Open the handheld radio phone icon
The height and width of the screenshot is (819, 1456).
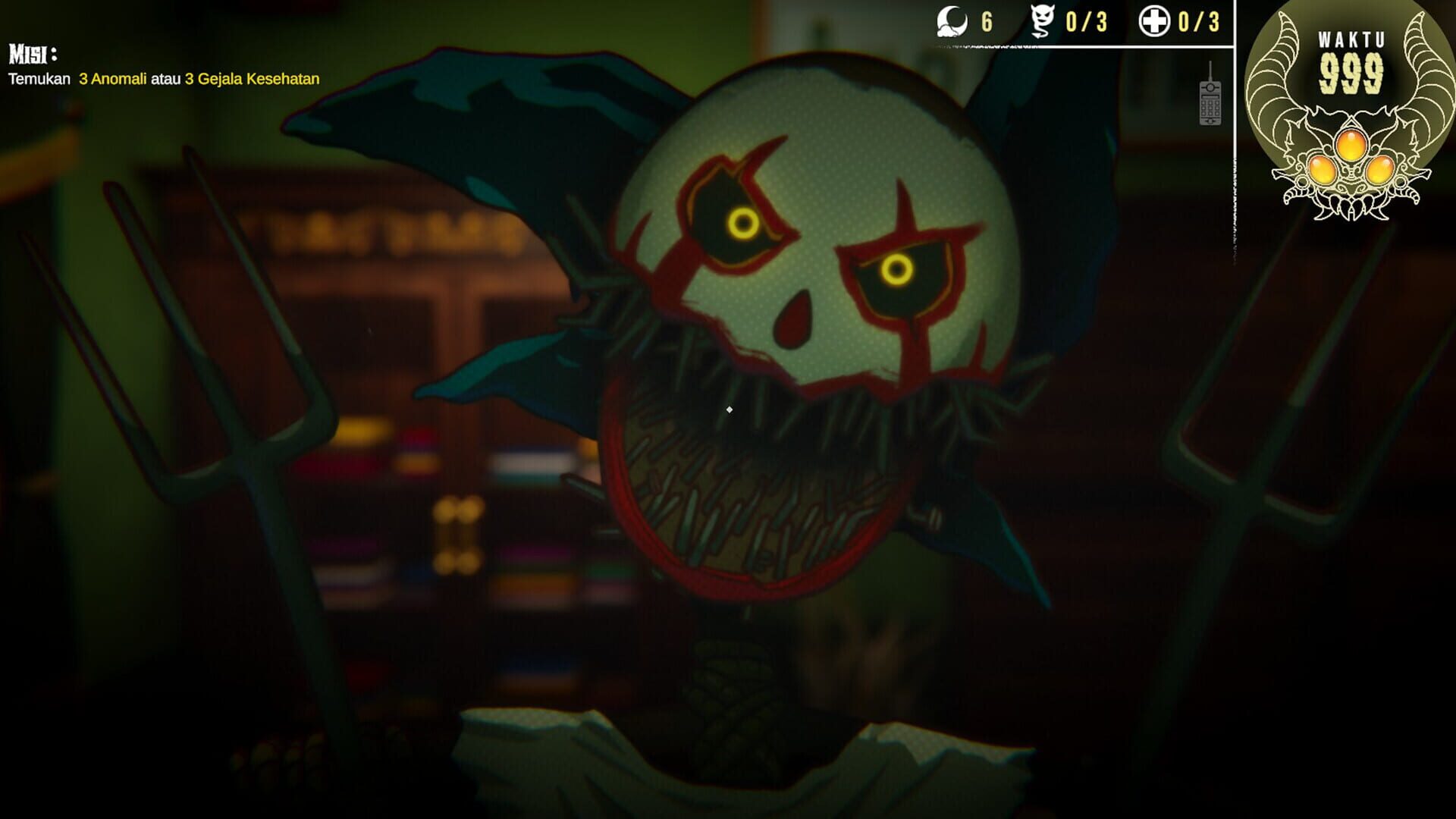(1212, 105)
